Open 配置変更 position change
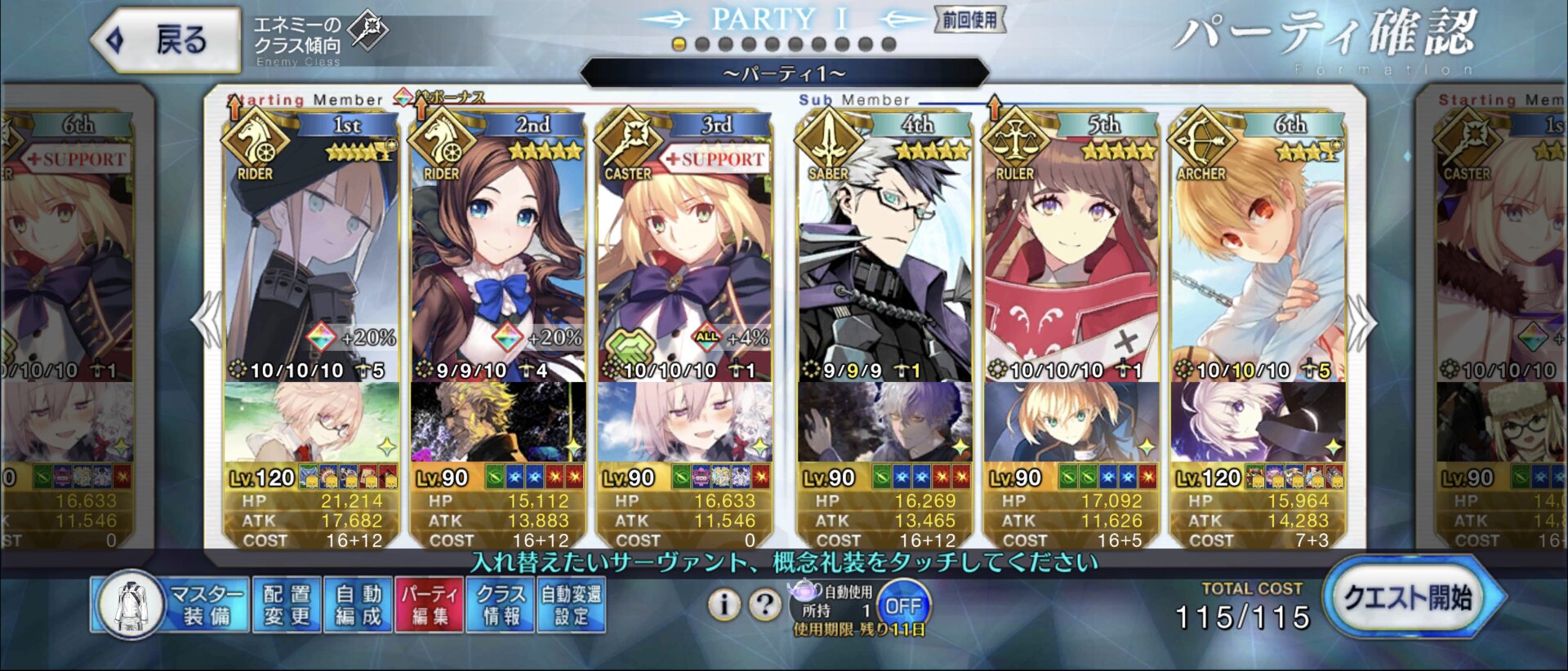The image size is (1568, 671). point(287,605)
